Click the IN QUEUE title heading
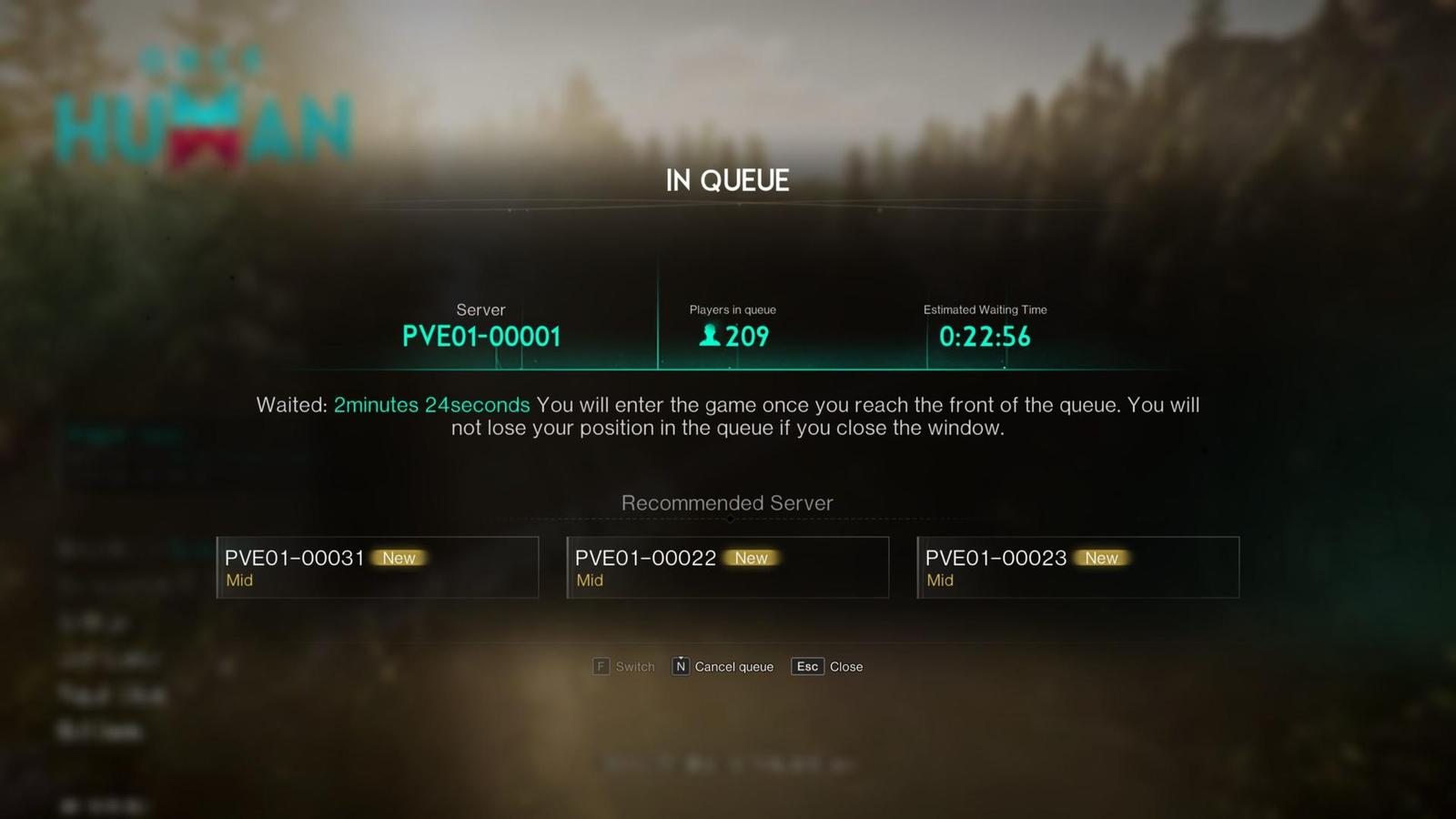 pos(728,180)
